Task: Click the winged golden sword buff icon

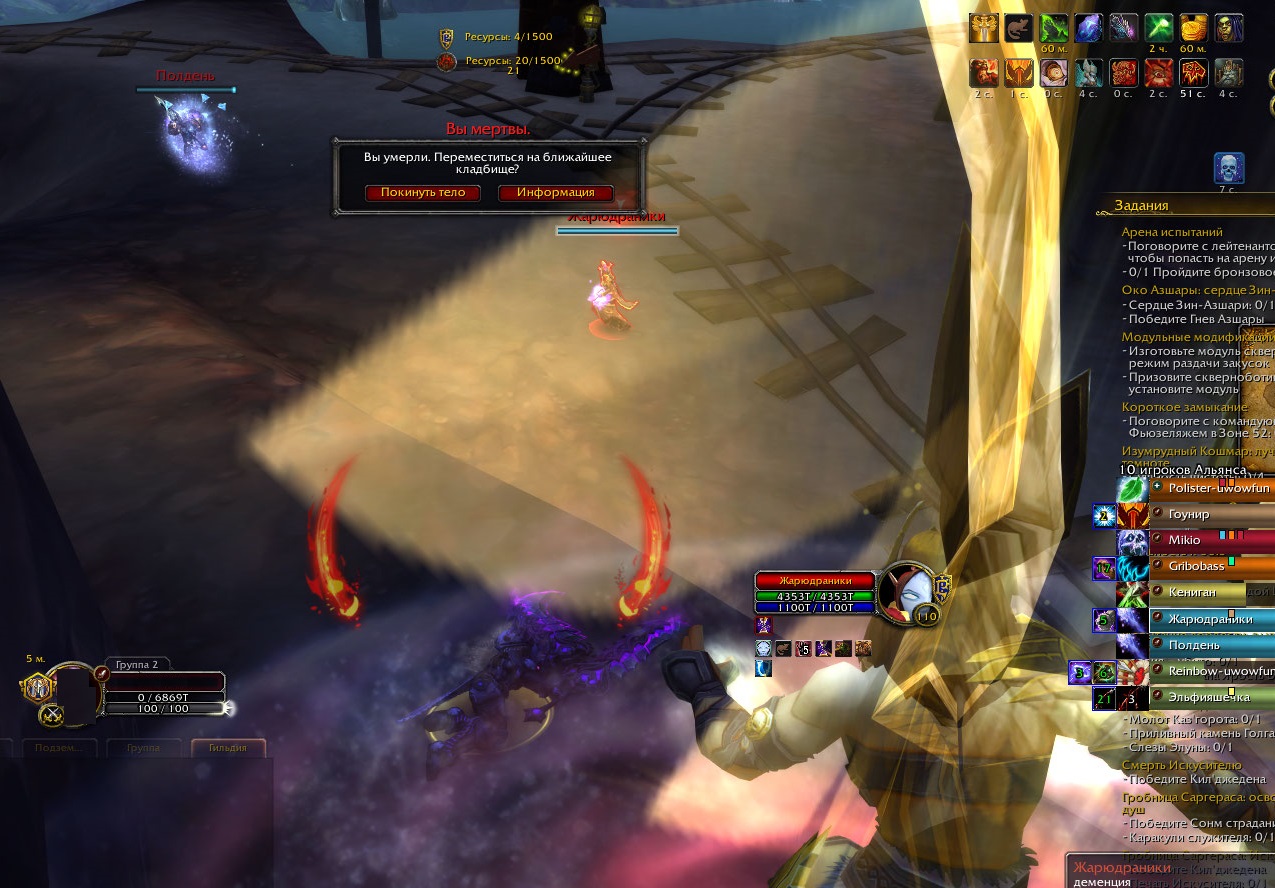Action: click(x=984, y=28)
